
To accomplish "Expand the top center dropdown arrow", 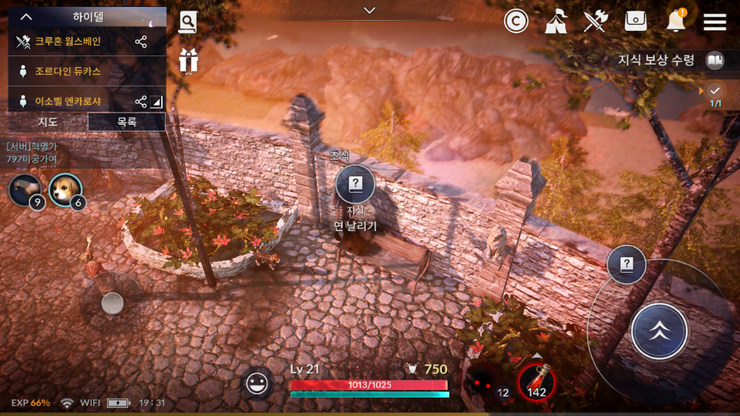I will (x=369, y=10).
